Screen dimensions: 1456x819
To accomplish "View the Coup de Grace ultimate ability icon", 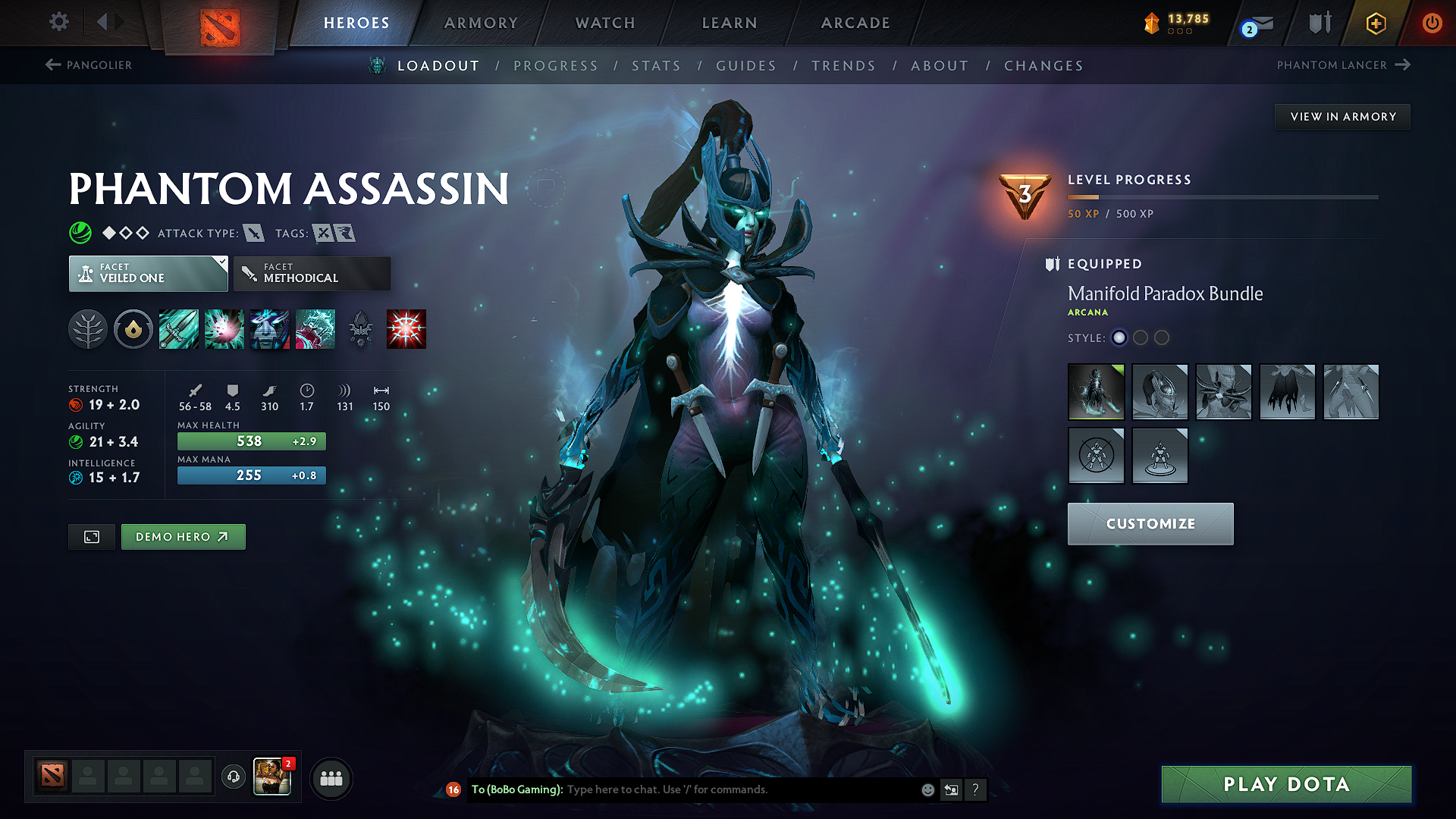I will pos(406,328).
